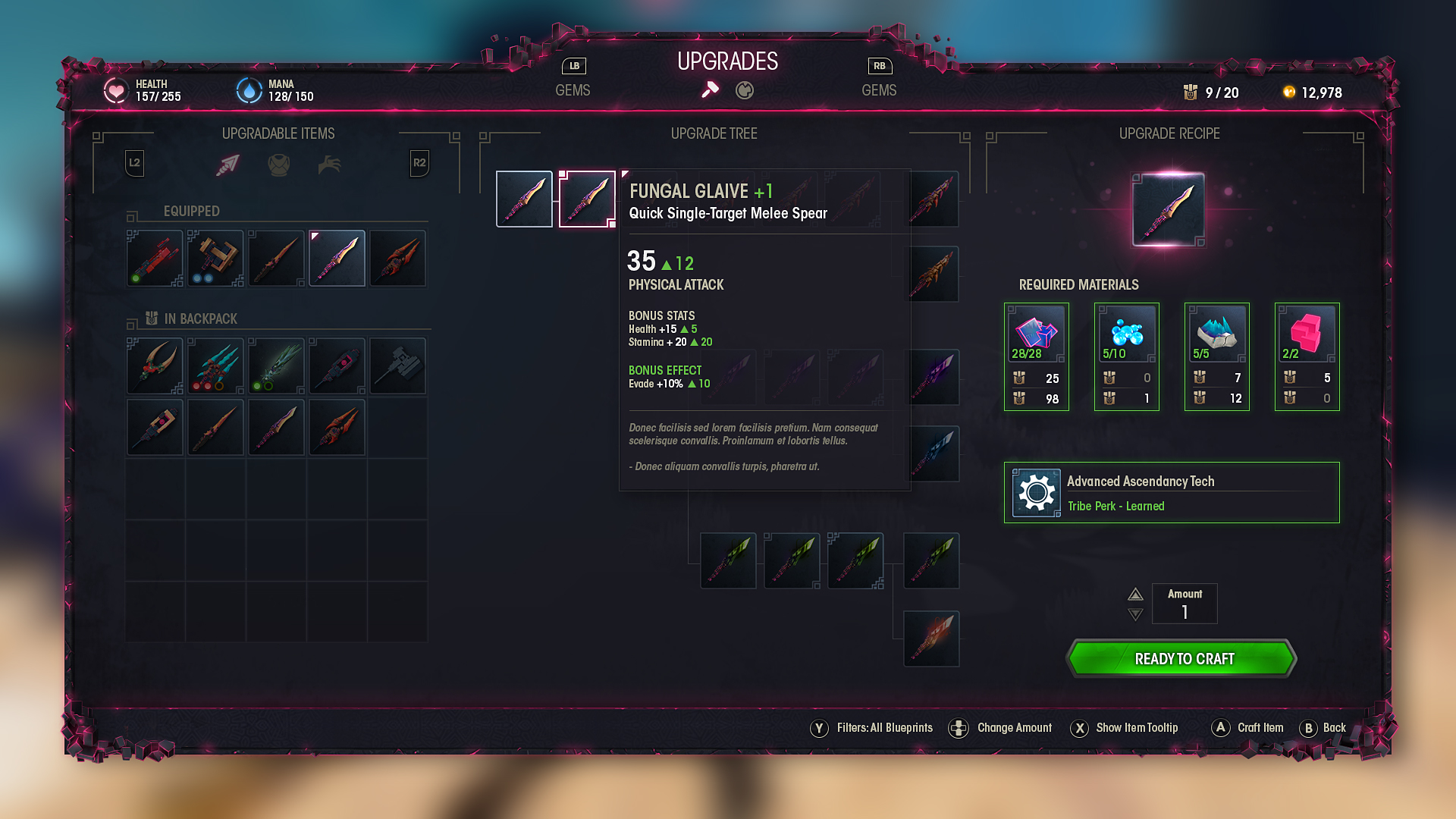The image size is (1456, 819).
Task: Select the creature claw category filter
Action: click(x=329, y=164)
